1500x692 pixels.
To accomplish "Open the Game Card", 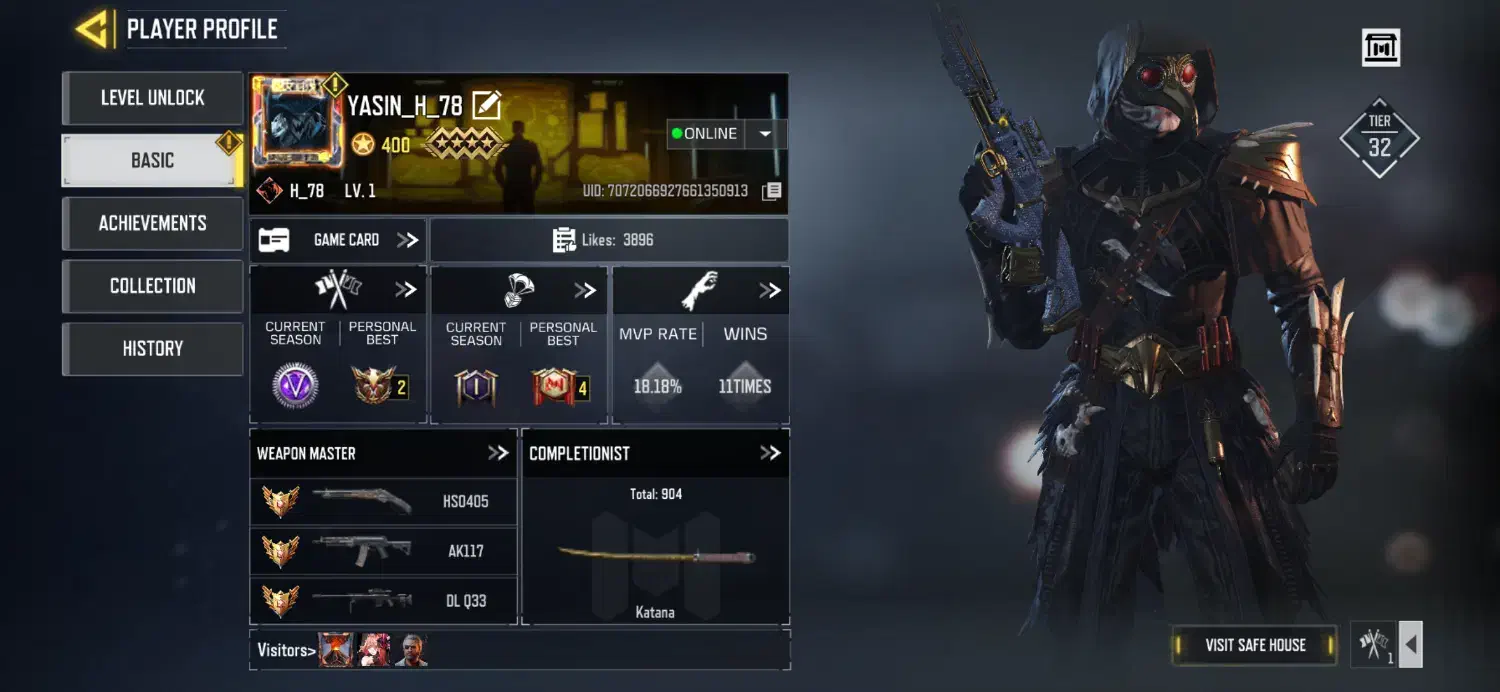I will pyautogui.click(x=338, y=240).
